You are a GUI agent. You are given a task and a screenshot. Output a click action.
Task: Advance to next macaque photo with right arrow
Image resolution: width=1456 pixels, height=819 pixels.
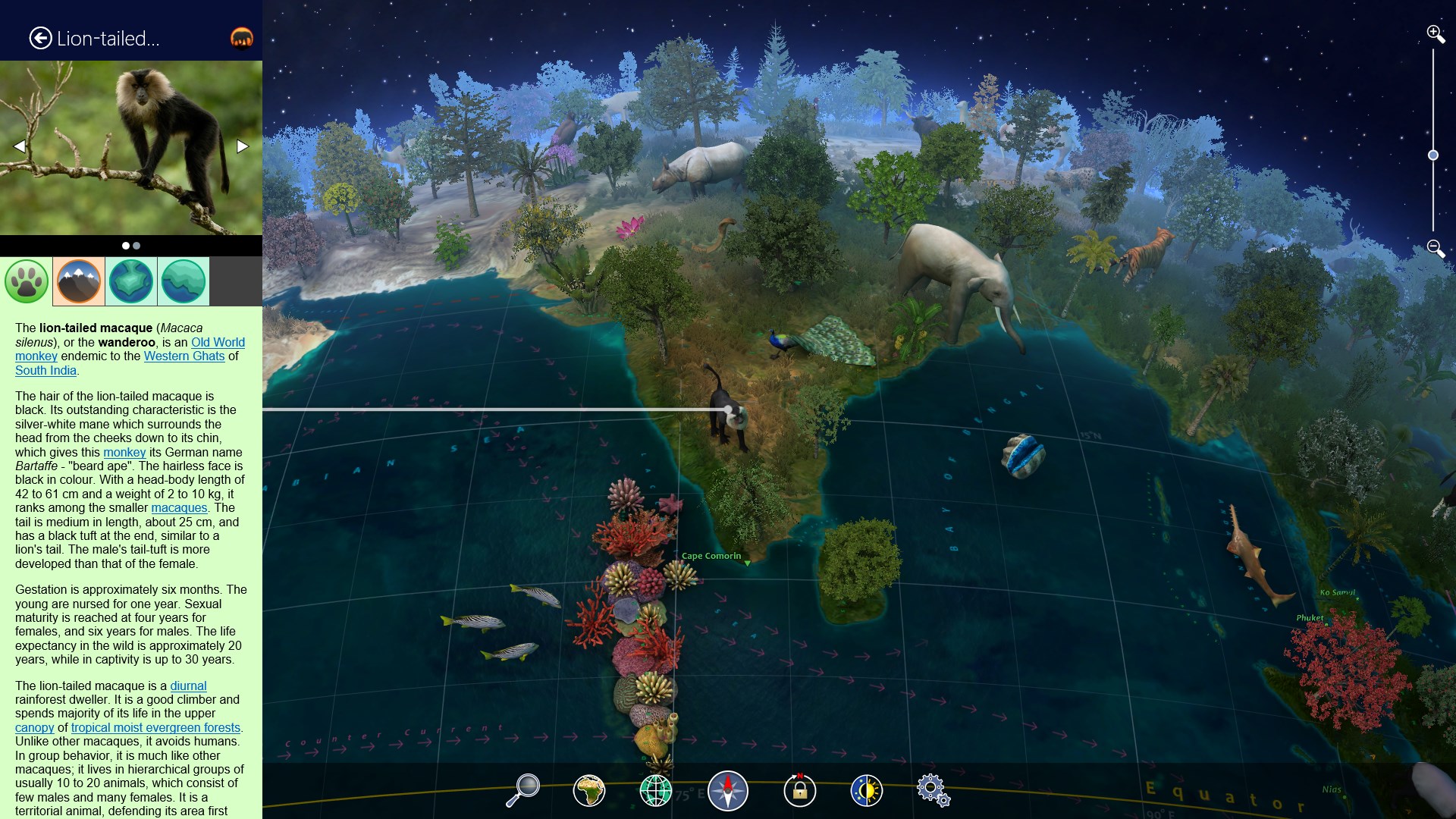[241, 146]
